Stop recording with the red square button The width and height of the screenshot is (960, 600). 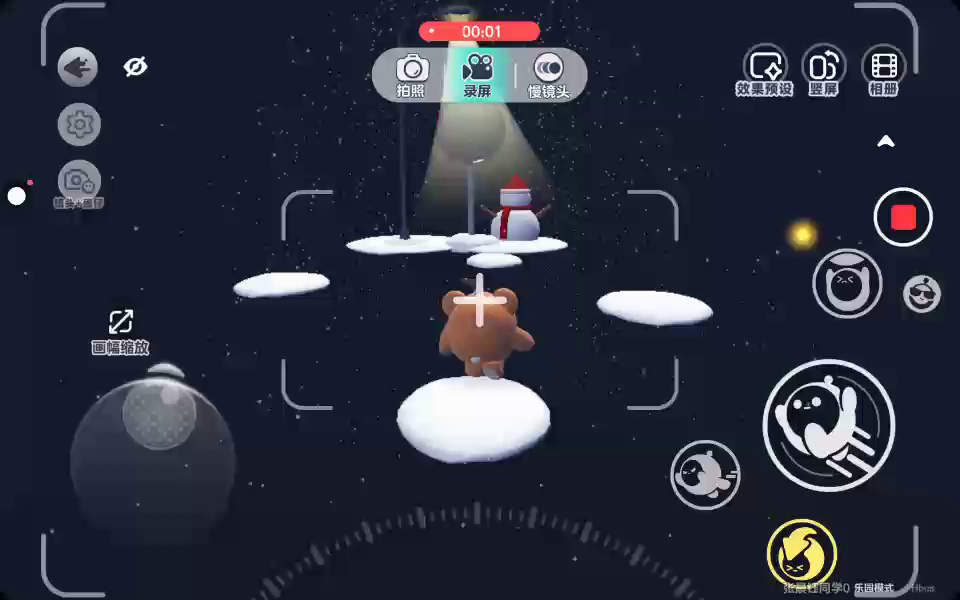coord(903,217)
